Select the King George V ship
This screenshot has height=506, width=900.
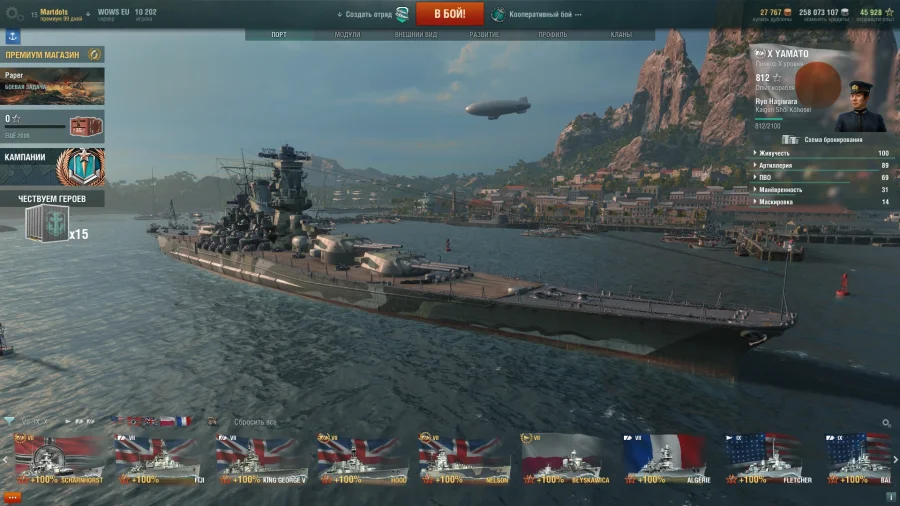click(261, 460)
